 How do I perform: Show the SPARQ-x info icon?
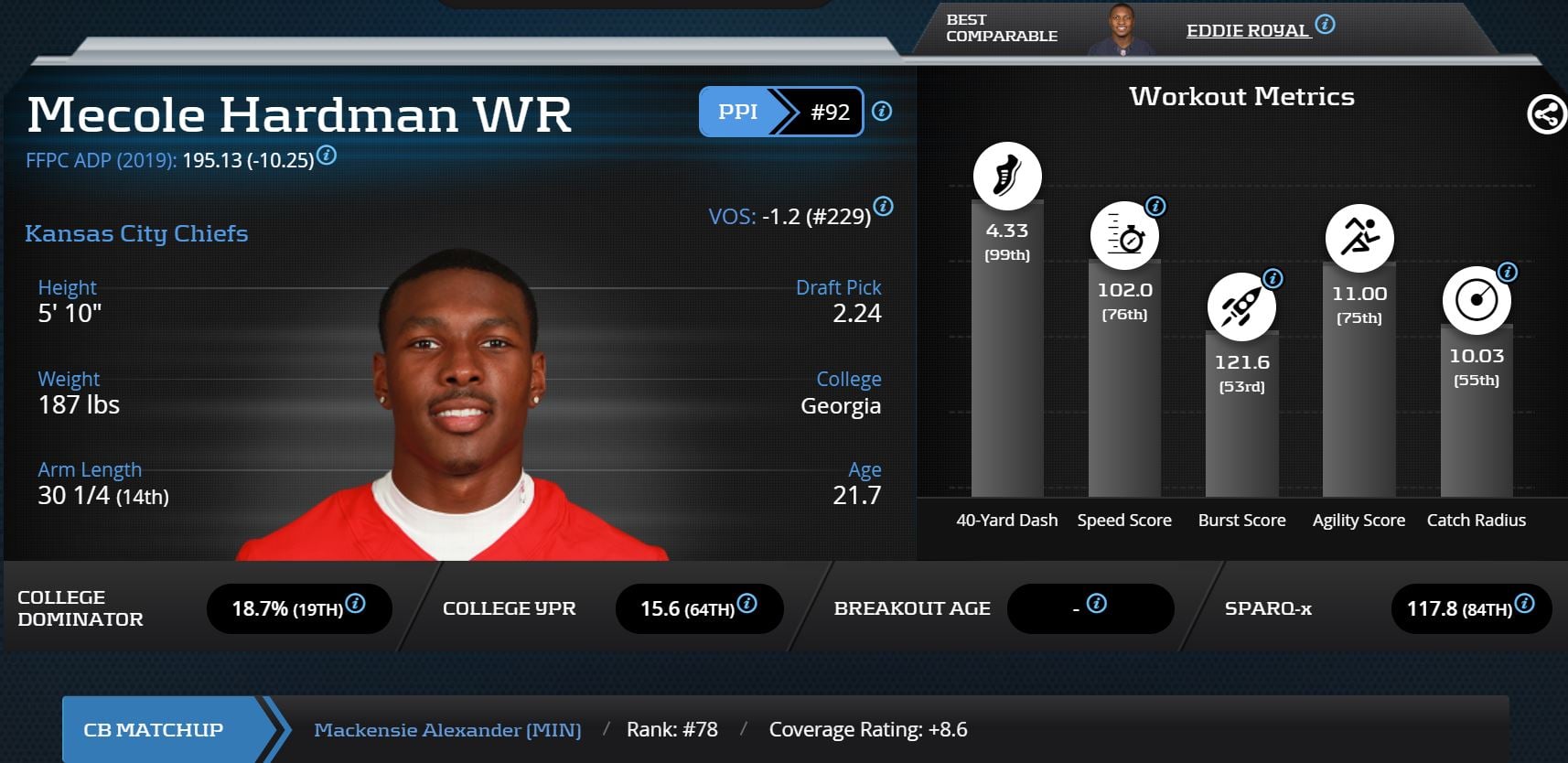click(x=1524, y=604)
